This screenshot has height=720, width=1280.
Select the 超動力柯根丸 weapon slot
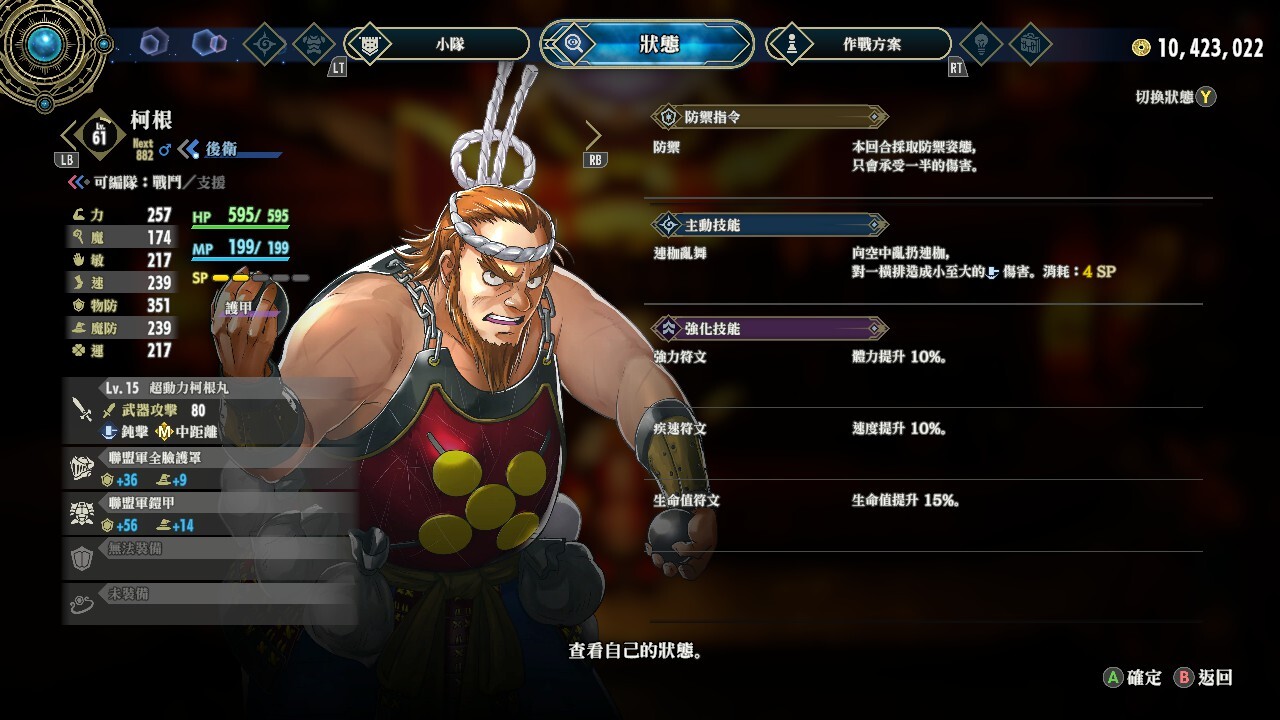(x=210, y=410)
